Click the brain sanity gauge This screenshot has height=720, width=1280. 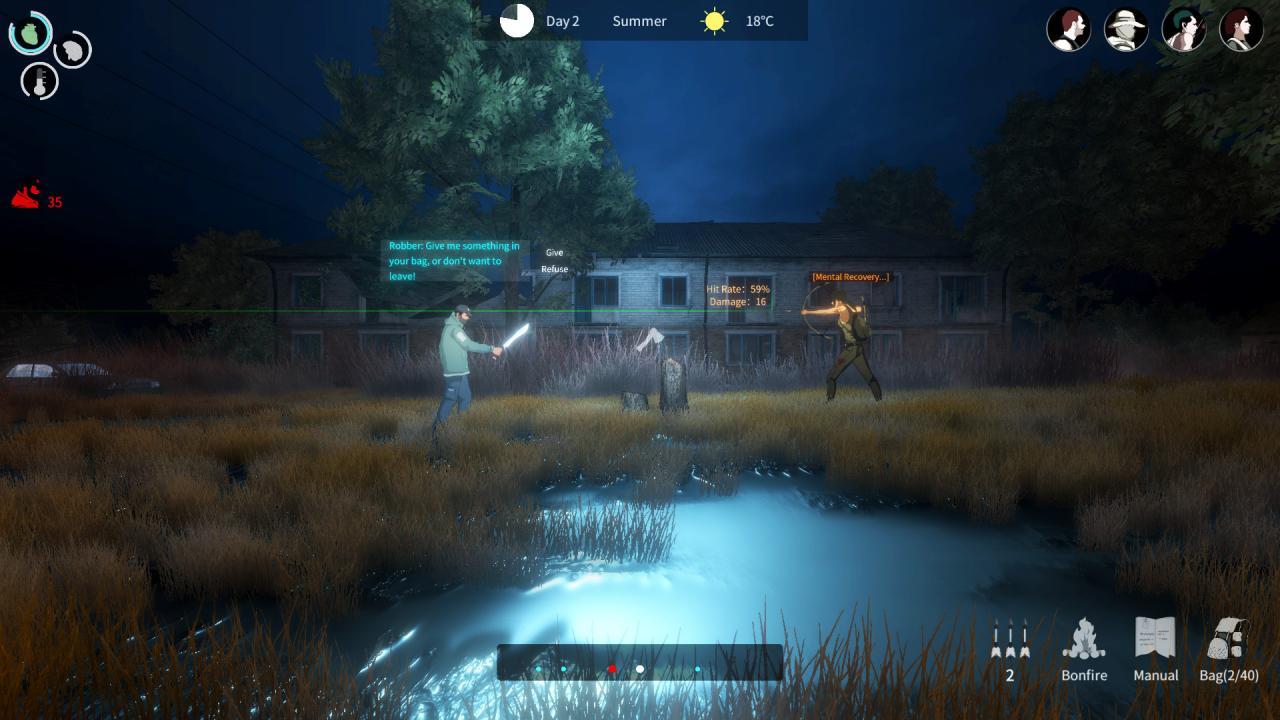(x=70, y=50)
